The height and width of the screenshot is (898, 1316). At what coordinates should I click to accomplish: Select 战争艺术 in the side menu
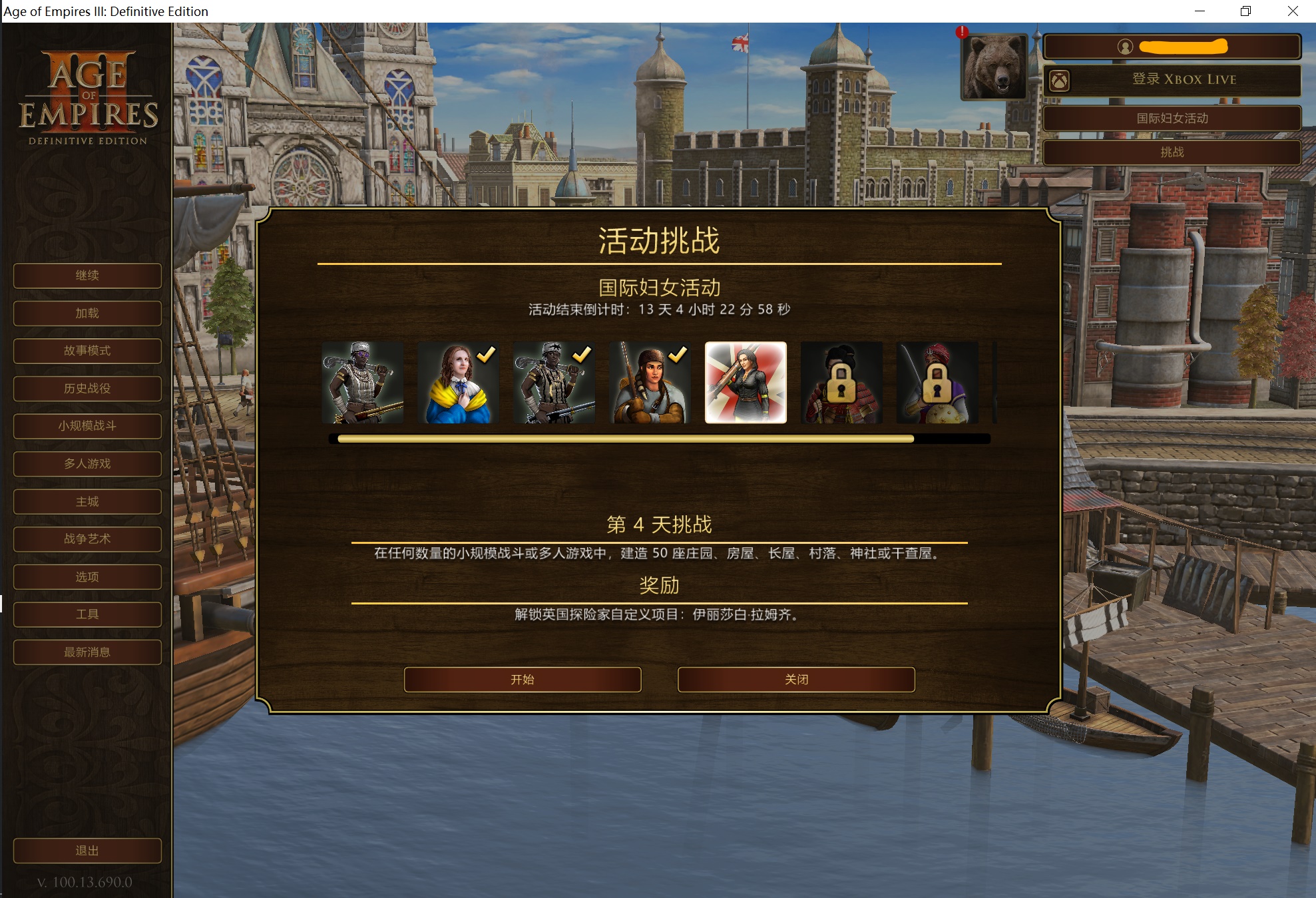tap(87, 539)
